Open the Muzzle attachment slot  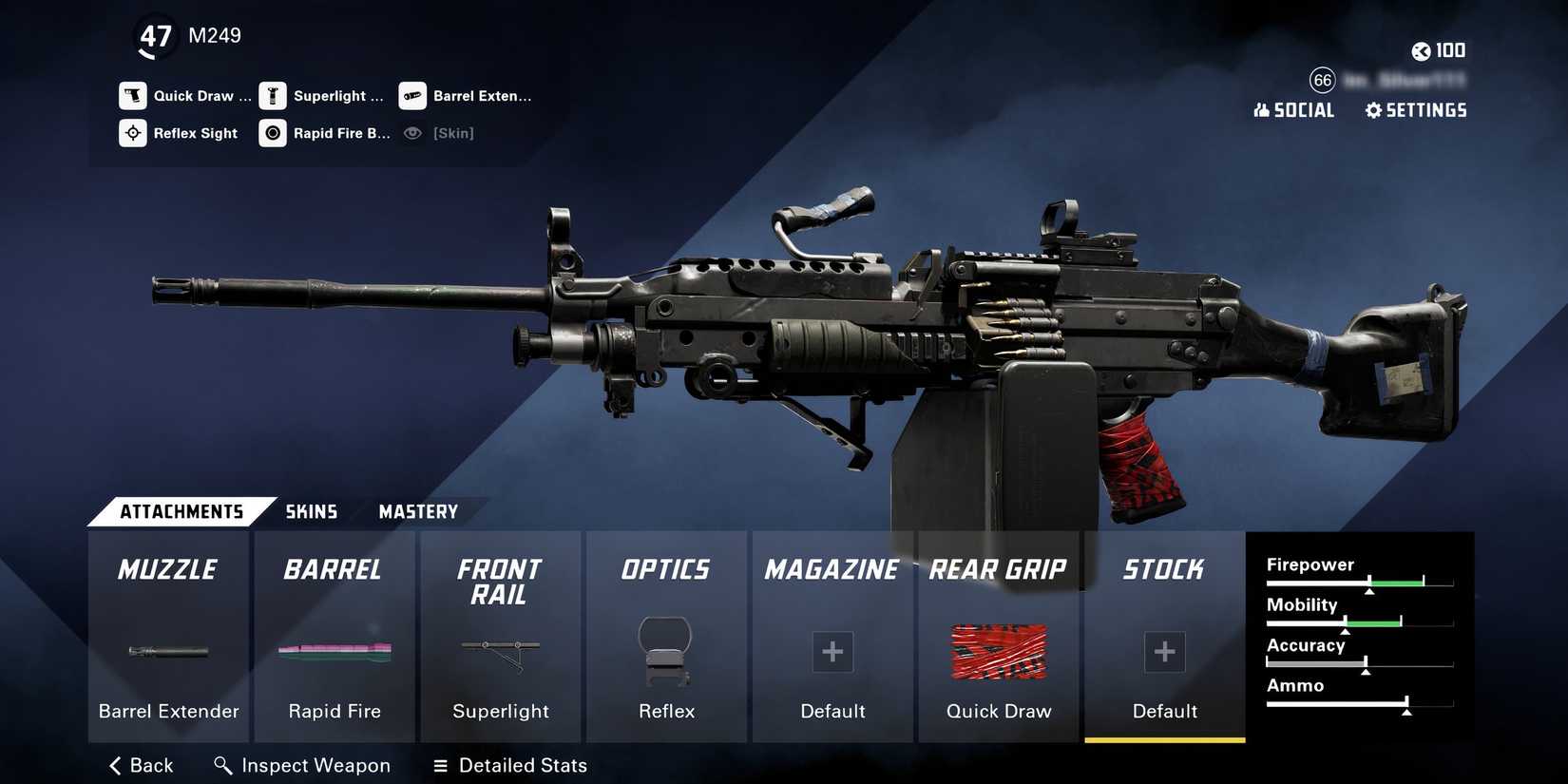click(167, 637)
